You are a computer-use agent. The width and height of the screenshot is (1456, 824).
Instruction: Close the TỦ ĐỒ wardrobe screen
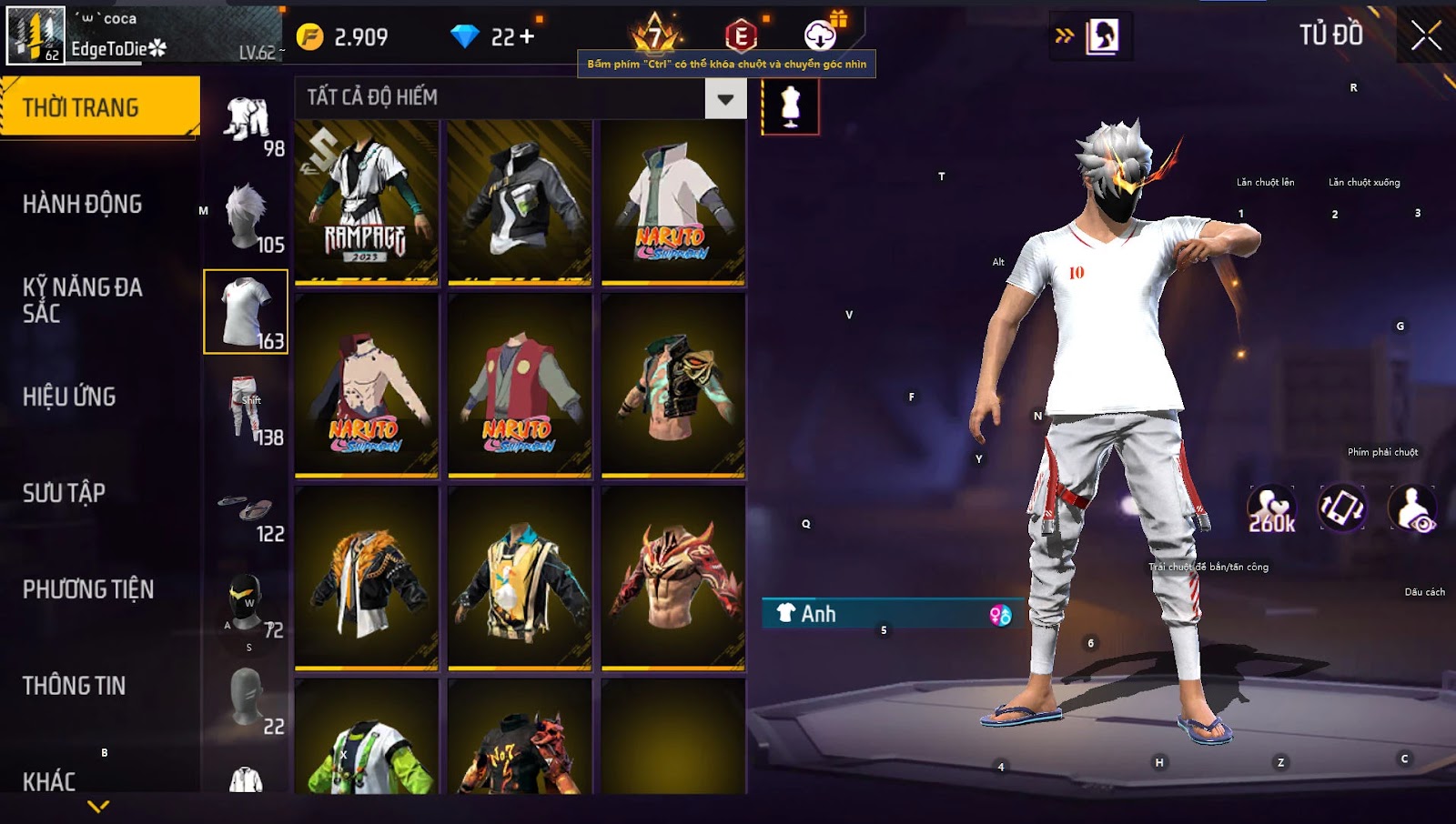pyautogui.click(x=1426, y=36)
